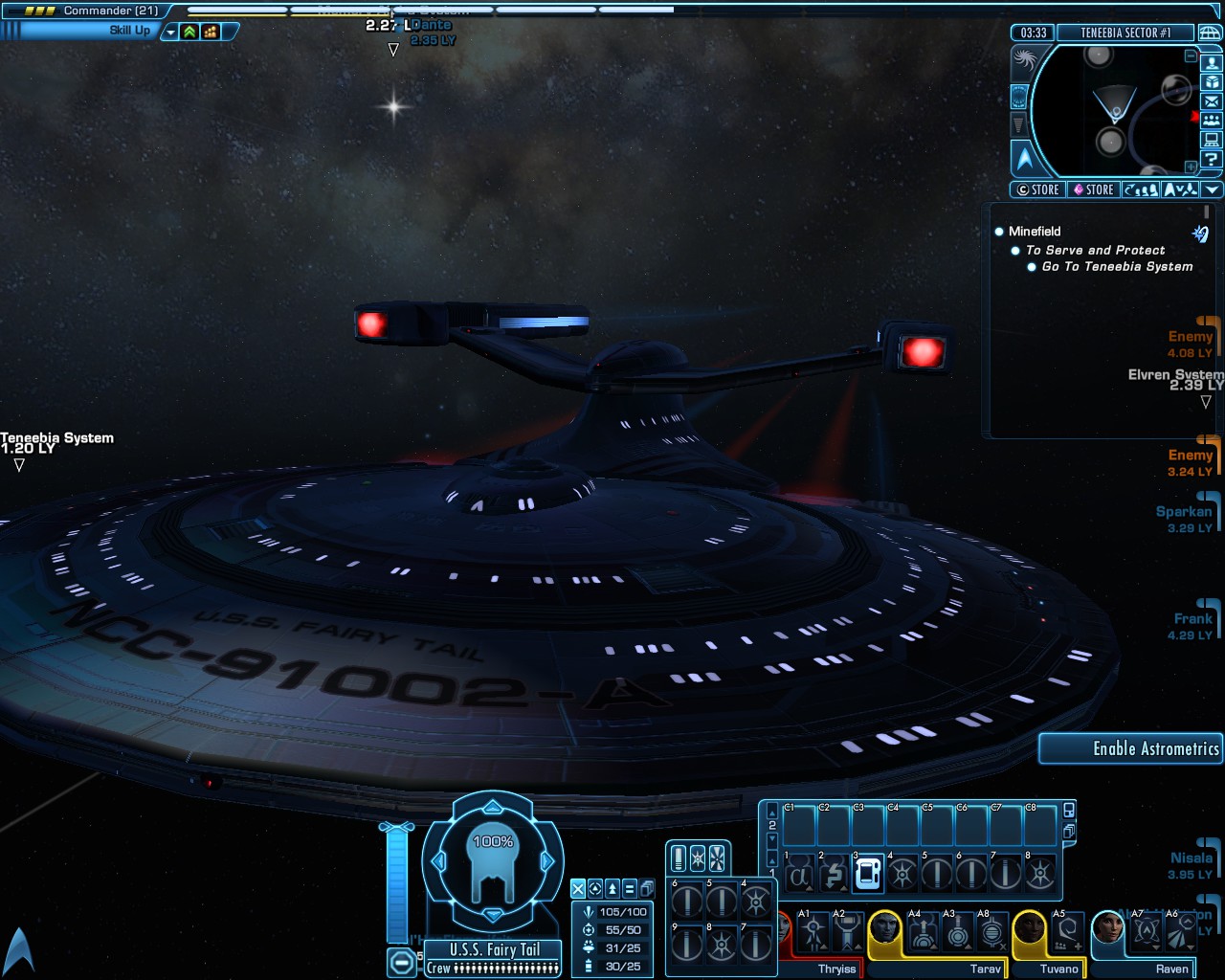The width and height of the screenshot is (1225, 980).
Task: Increase throttle with the up arrow
Action: [x=493, y=808]
